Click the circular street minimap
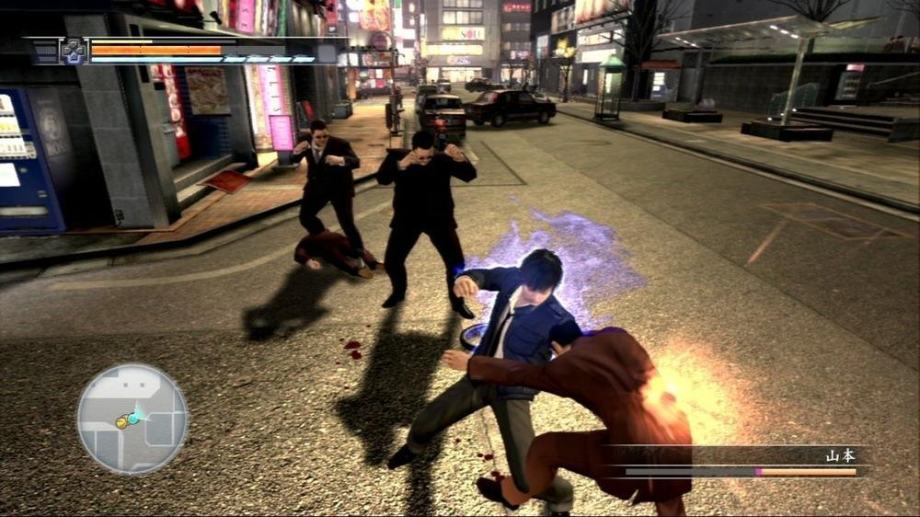The width and height of the screenshot is (920, 517). 132,418
